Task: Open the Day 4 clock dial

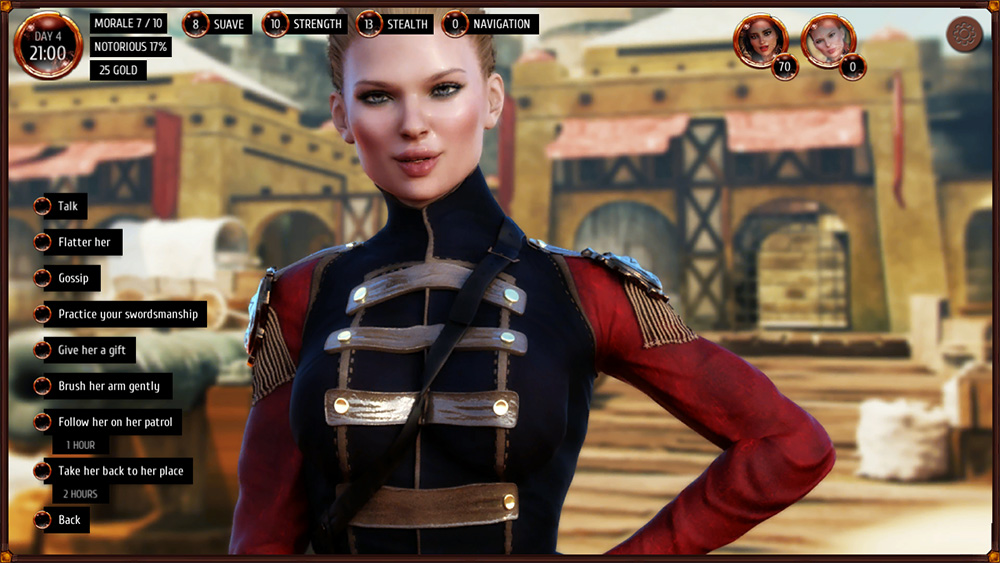Action: [x=48, y=45]
